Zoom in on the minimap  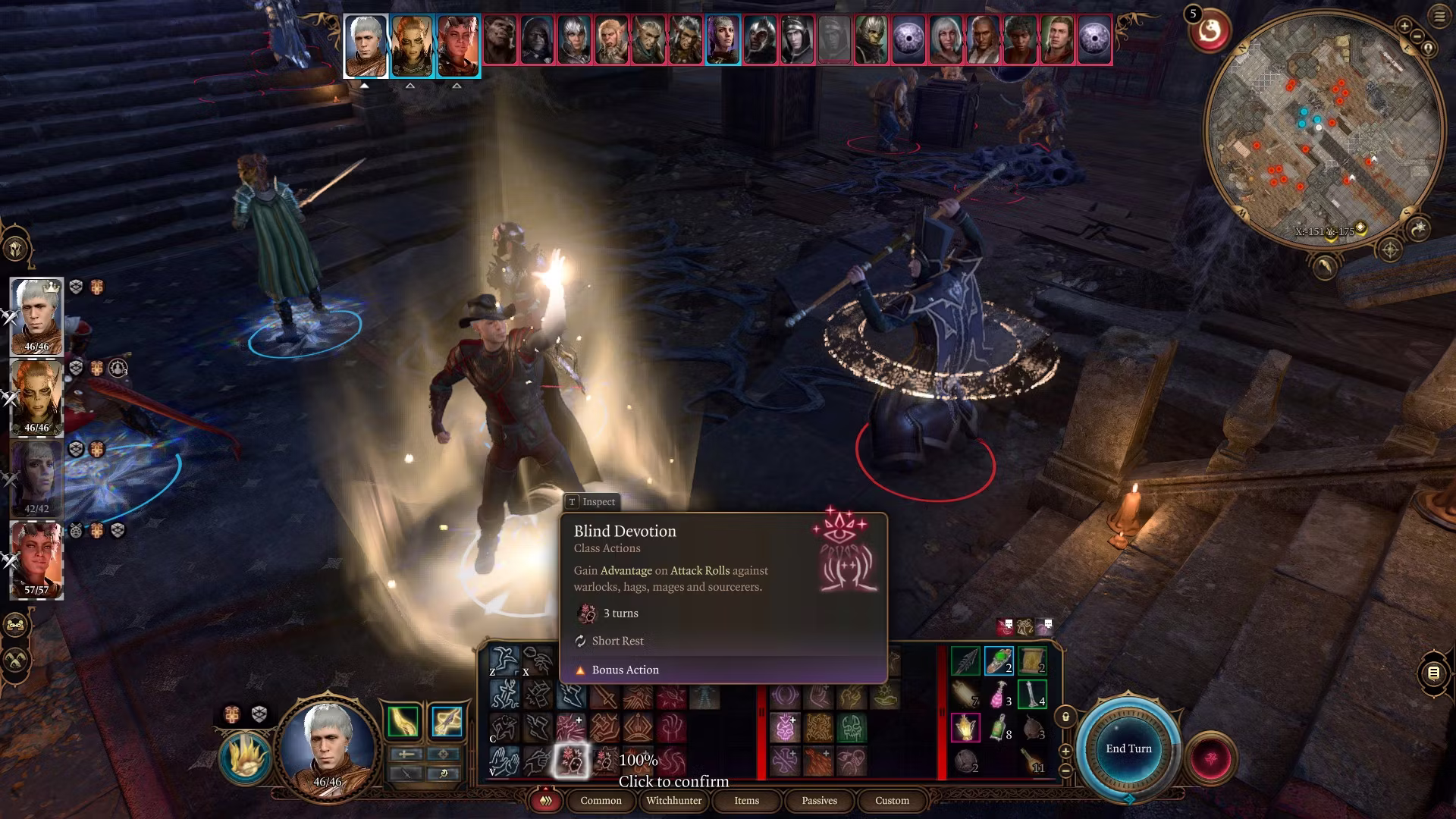pos(1404,27)
